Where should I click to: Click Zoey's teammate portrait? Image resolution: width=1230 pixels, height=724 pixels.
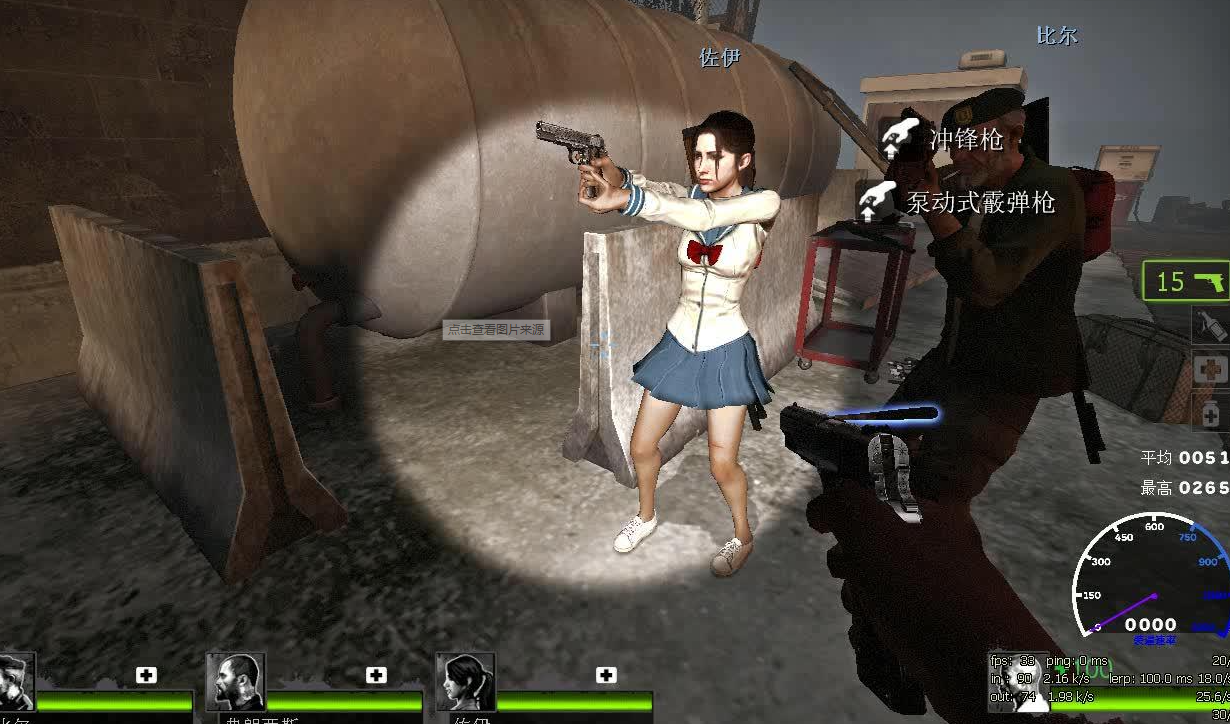pyautogui.click(x=466, y=682)
